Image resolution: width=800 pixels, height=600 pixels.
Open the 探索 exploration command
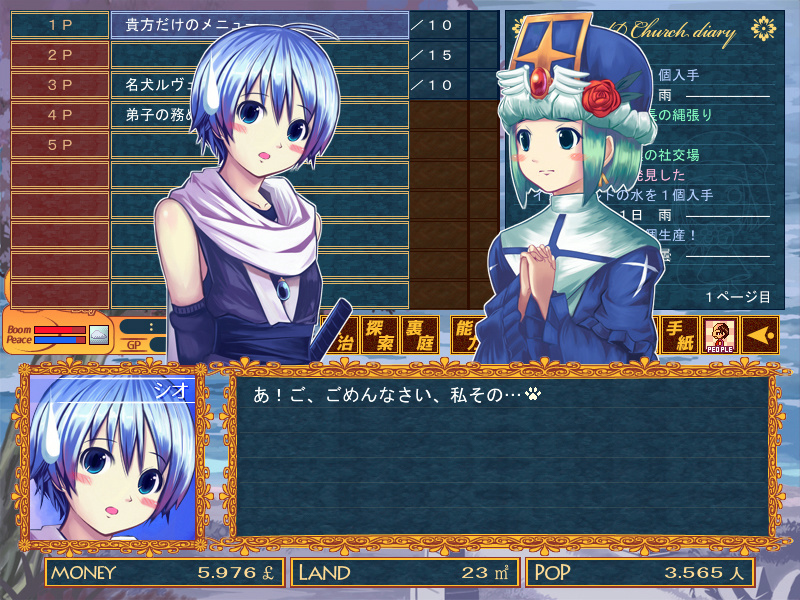[379, 336]
